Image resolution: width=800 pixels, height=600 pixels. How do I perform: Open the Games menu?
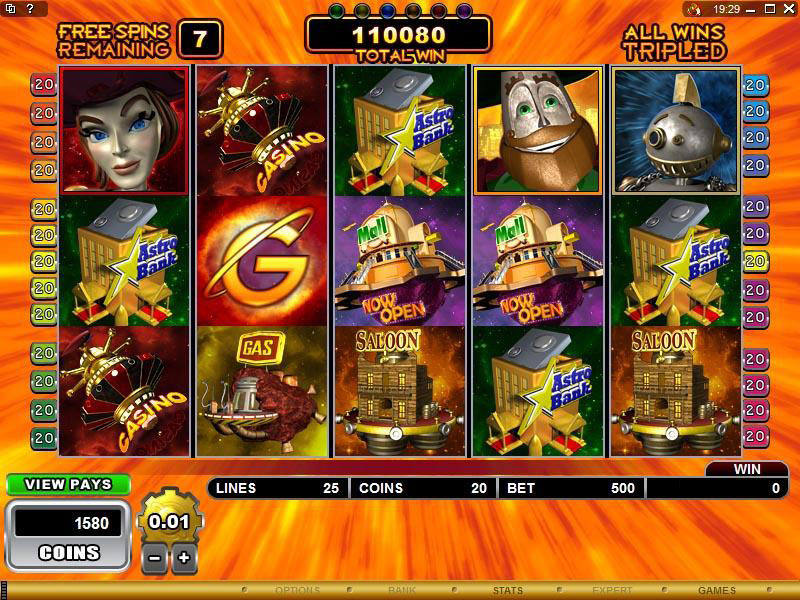[717, 591]
